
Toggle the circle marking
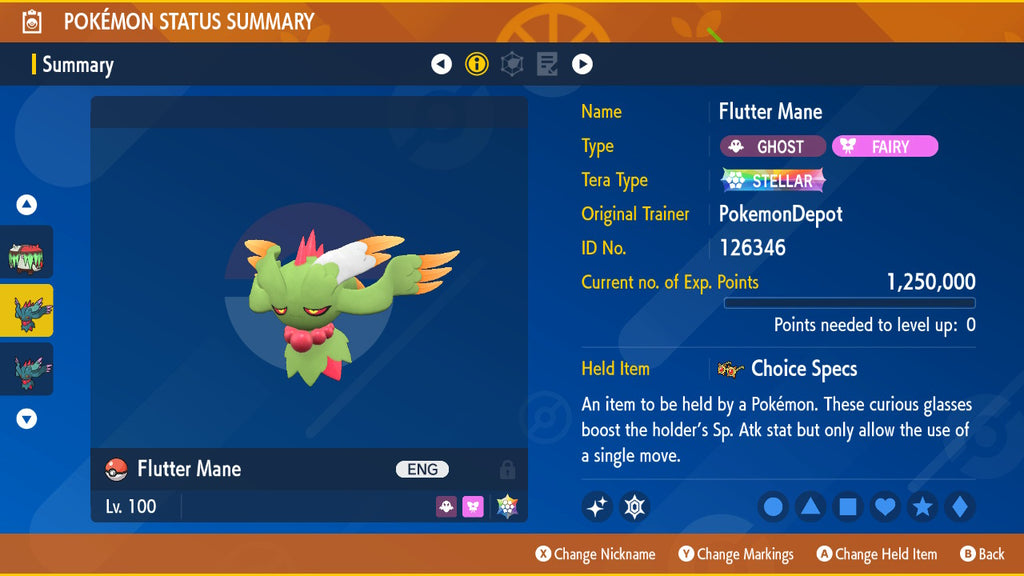(x=773, y=507)
